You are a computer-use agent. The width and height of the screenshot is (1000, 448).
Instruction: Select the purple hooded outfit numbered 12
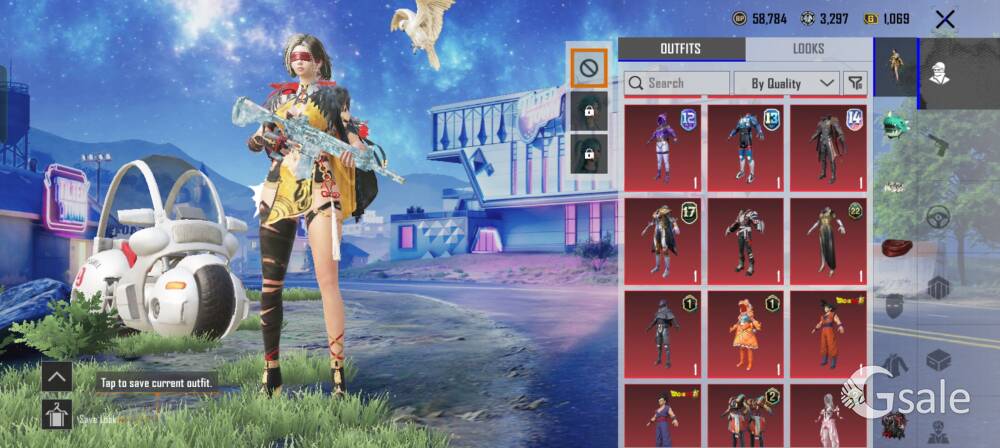point(662,146)
